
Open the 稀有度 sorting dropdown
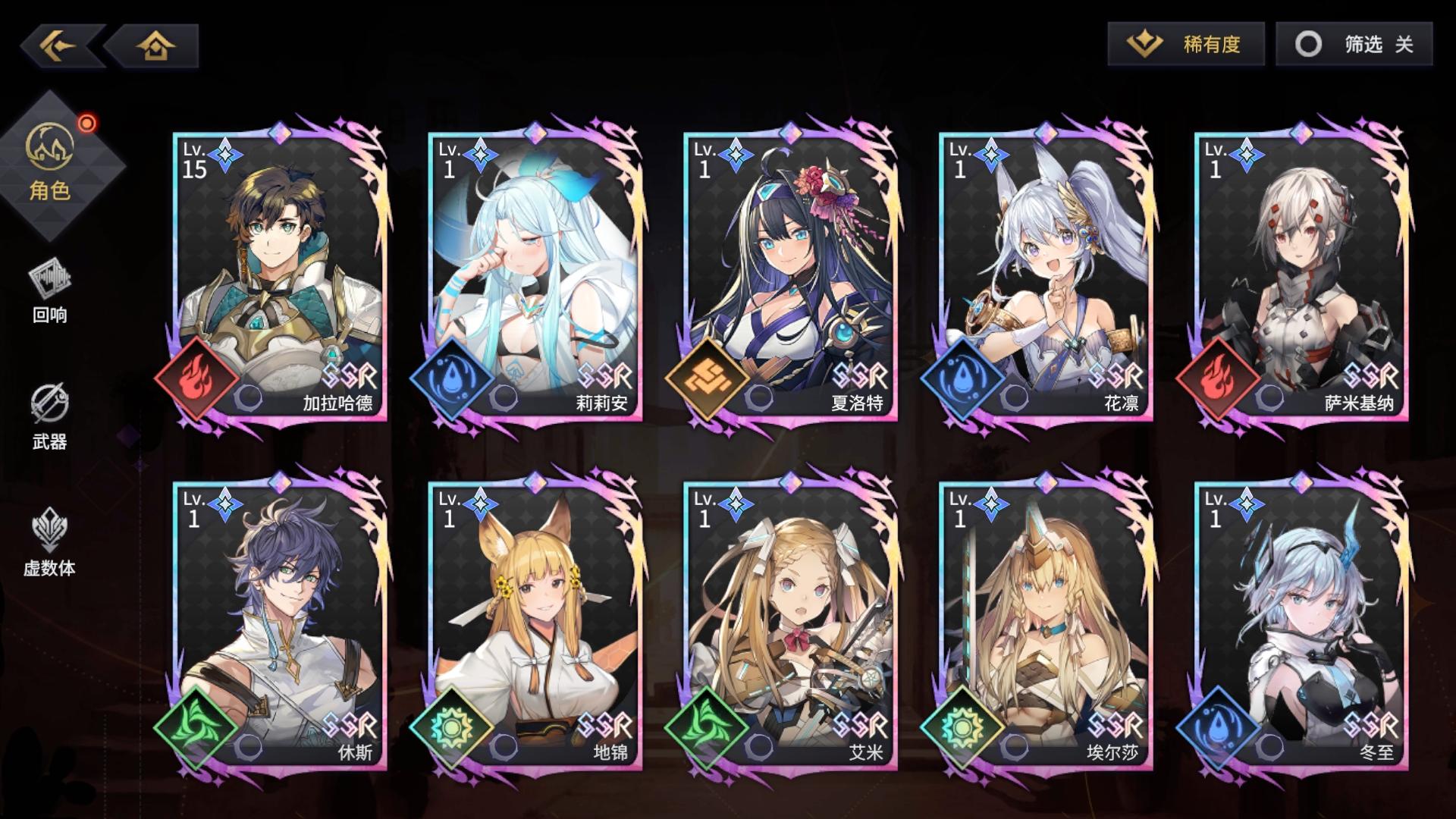[1185, 45]
